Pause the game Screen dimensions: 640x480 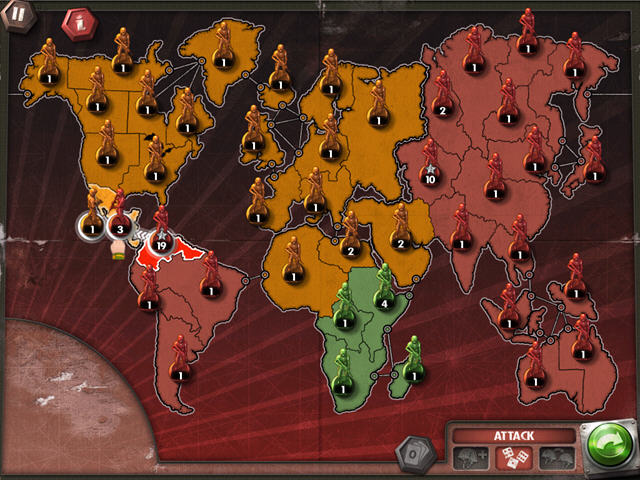point(19,16)
